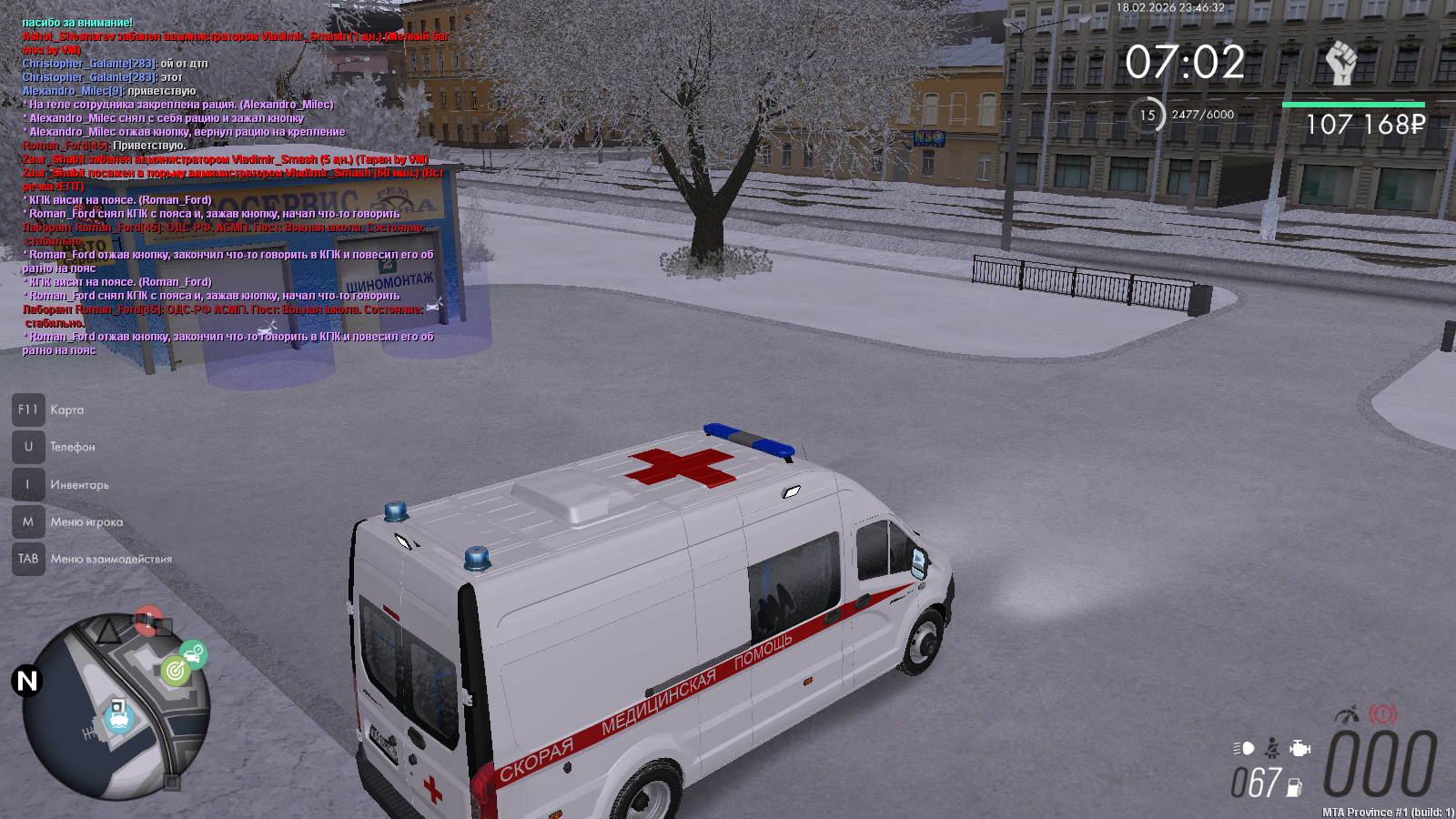Select the car stopwatch marker on minimap
The width and height of the screenshot is (1456, 819).
[x=193, y=653]
